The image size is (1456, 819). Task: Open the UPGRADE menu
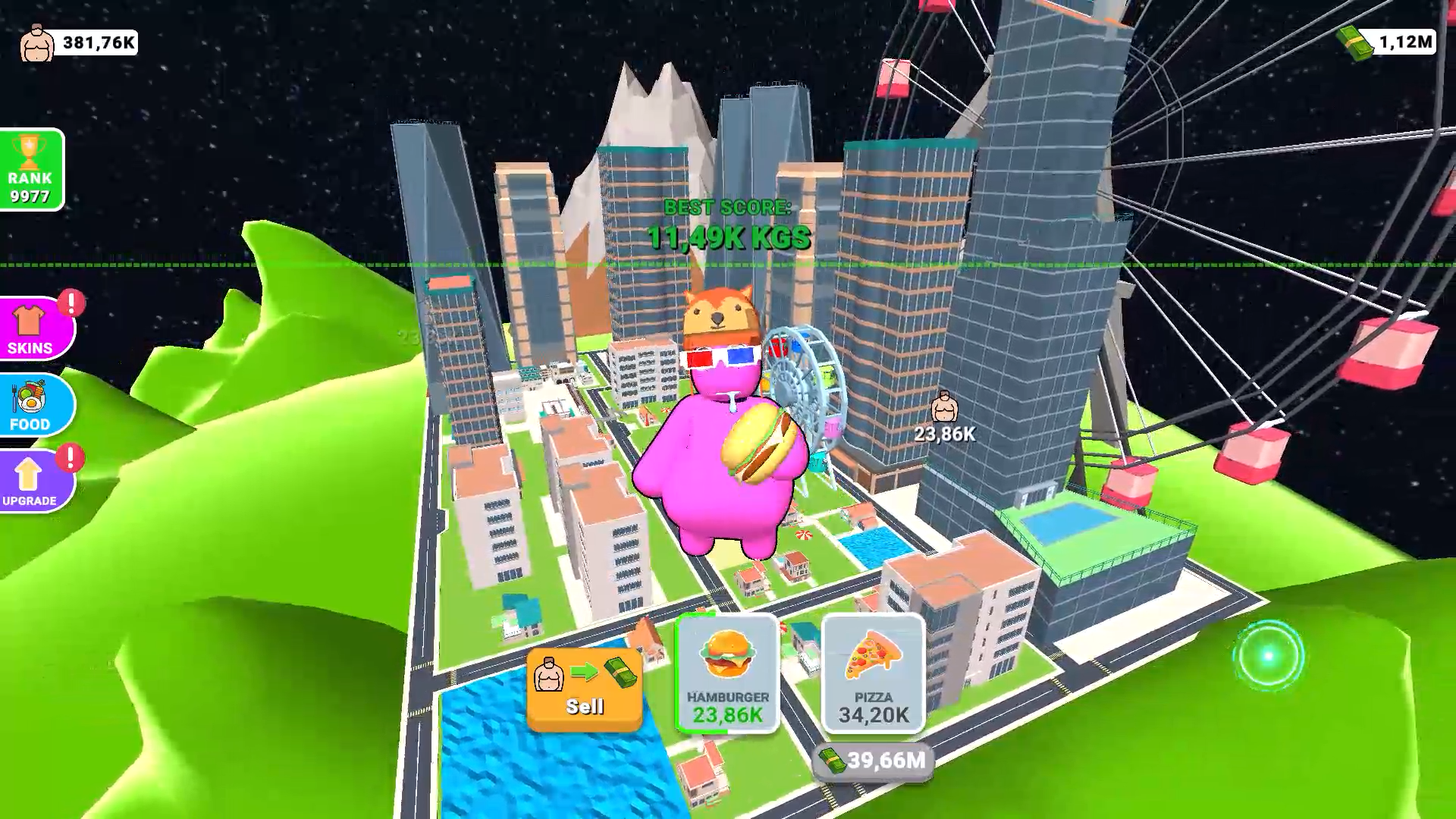point(33,482)
